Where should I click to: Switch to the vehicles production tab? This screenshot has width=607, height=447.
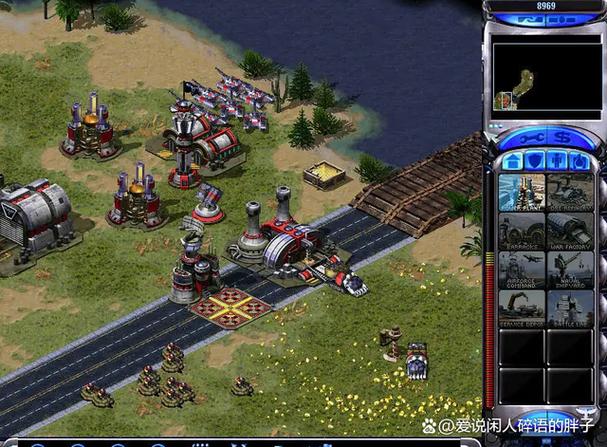pos(579,161)
